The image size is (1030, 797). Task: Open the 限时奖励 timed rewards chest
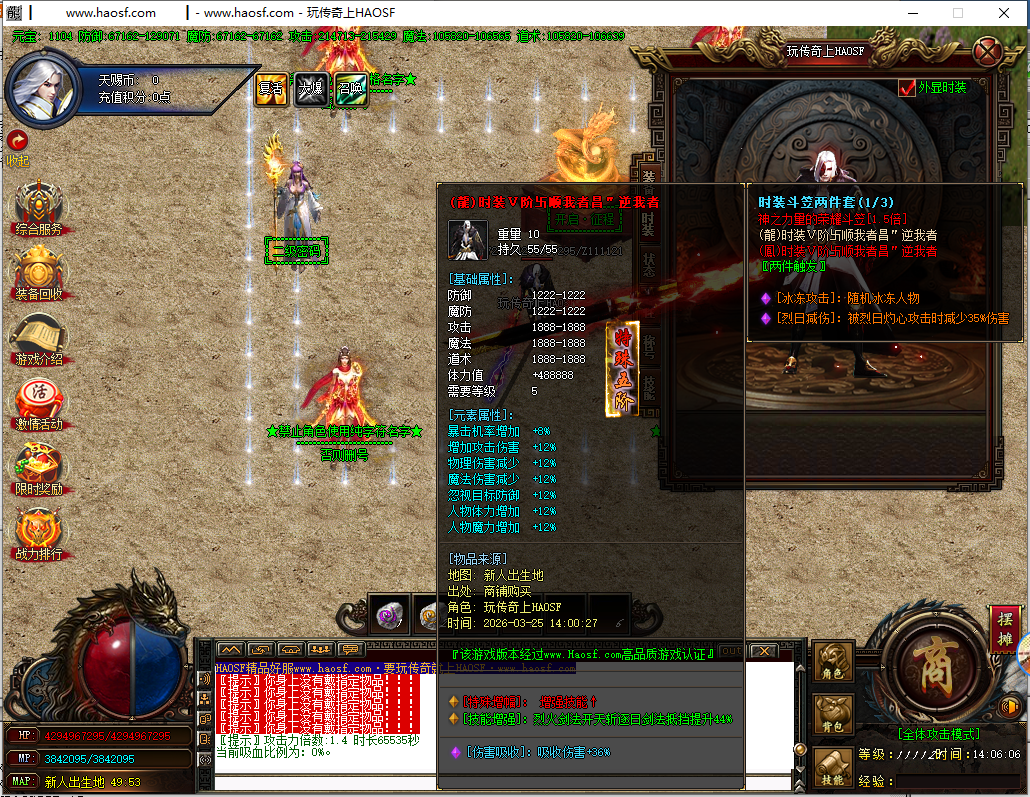(39, 465)
